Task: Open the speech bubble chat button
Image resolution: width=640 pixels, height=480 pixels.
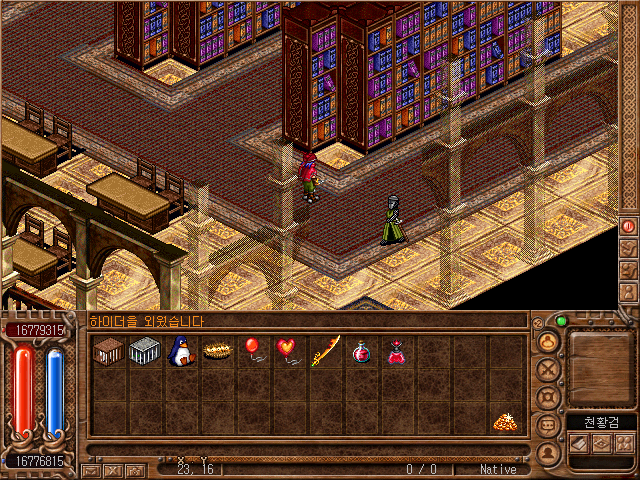Action: (548, 425)
